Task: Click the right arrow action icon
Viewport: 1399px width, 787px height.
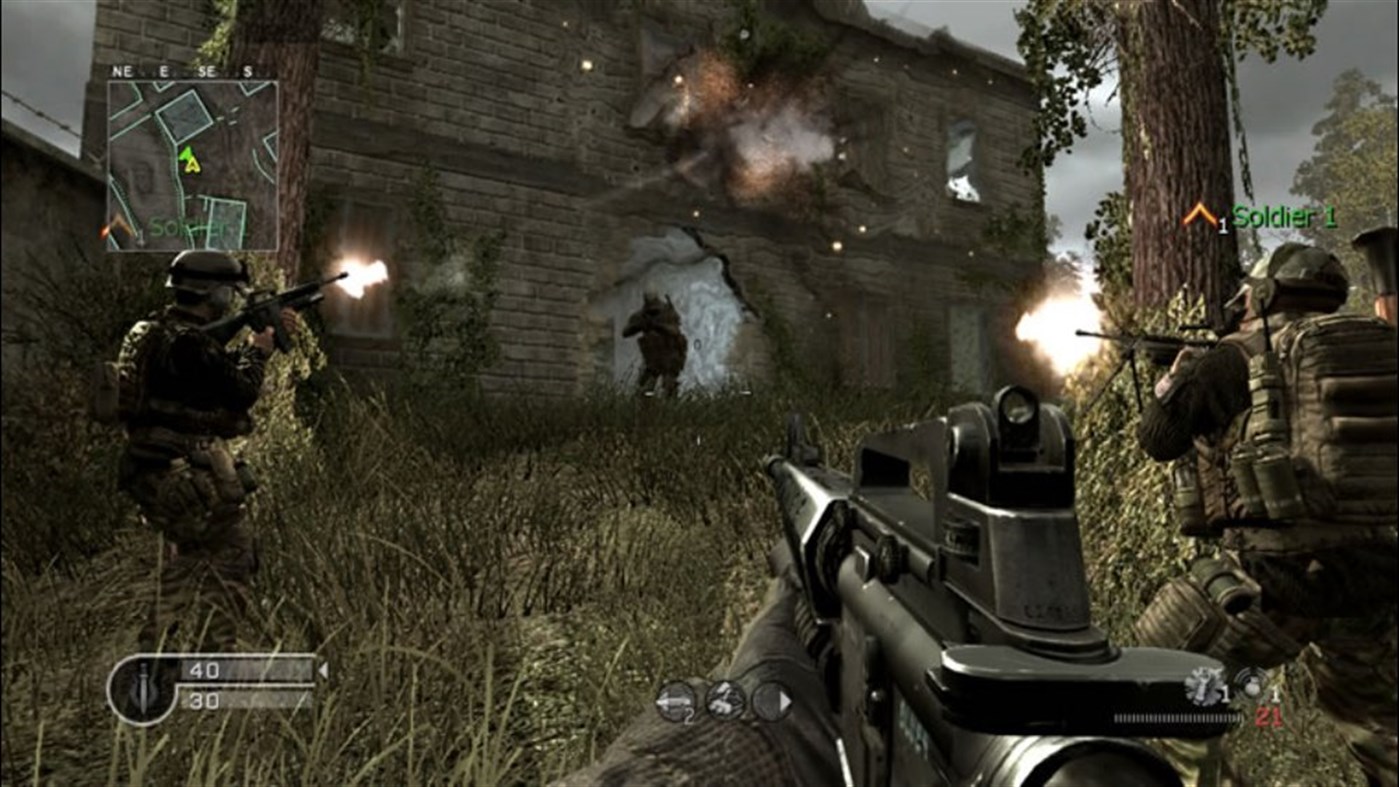Action: pos(774,701)
